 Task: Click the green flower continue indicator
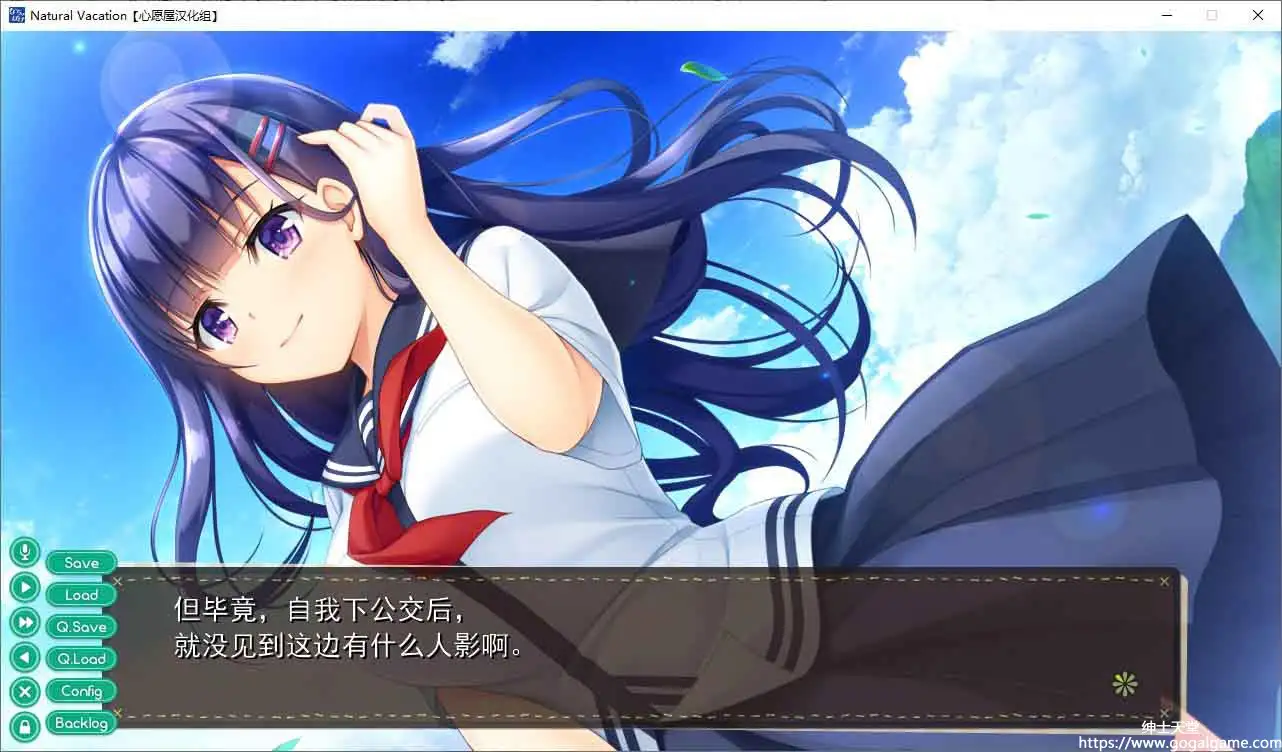click(1124, 683)
